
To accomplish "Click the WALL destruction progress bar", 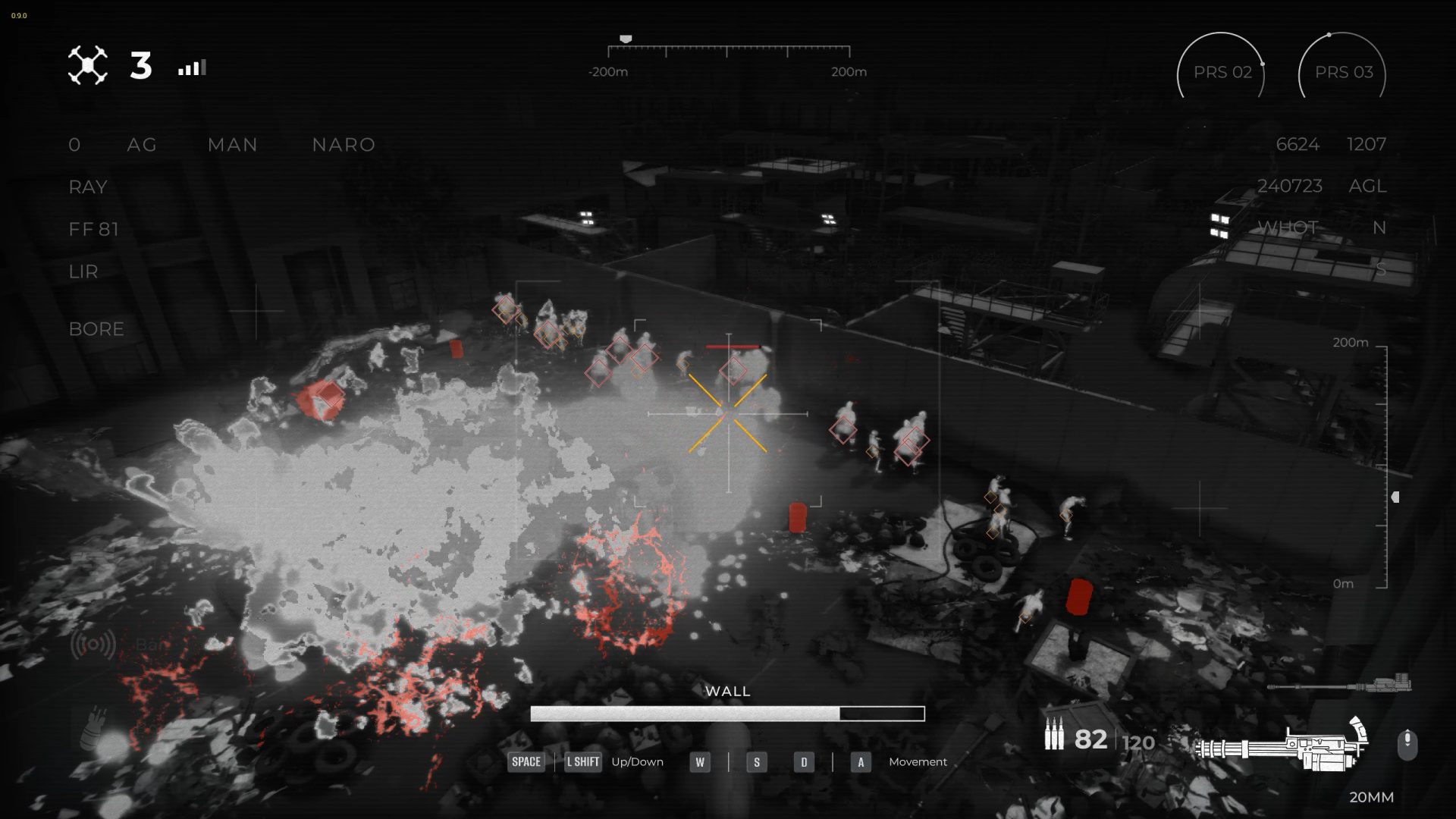I will (728, 713).
